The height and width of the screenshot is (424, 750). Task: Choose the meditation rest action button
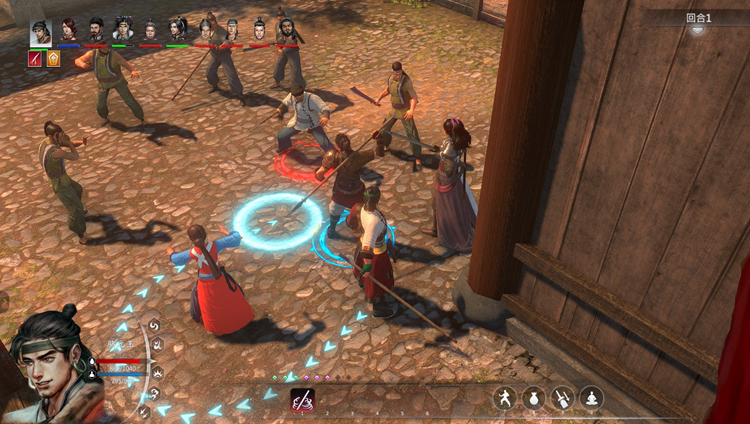(592, 398)
